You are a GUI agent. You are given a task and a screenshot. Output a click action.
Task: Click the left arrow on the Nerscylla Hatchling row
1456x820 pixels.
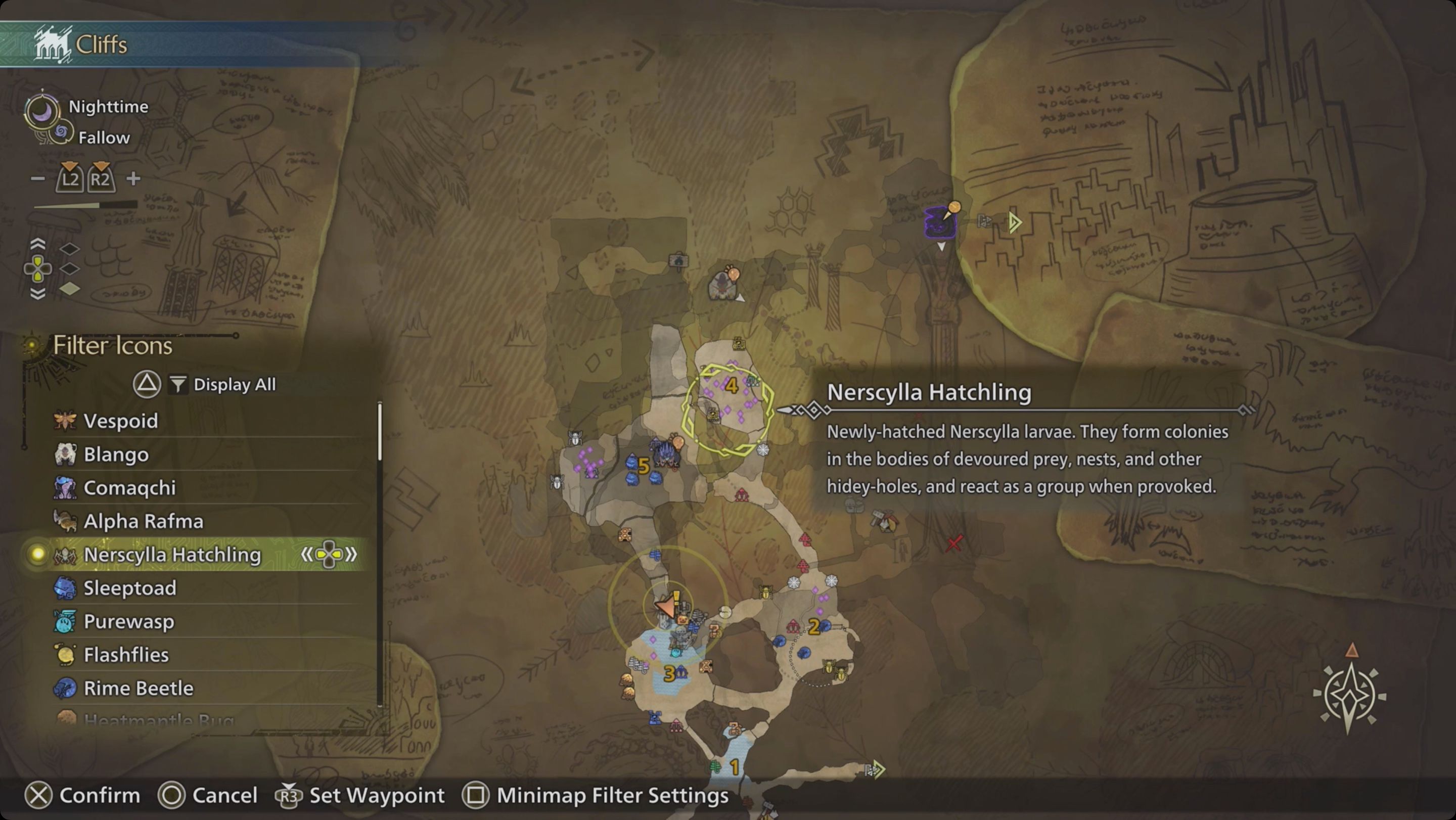point(308,555)
